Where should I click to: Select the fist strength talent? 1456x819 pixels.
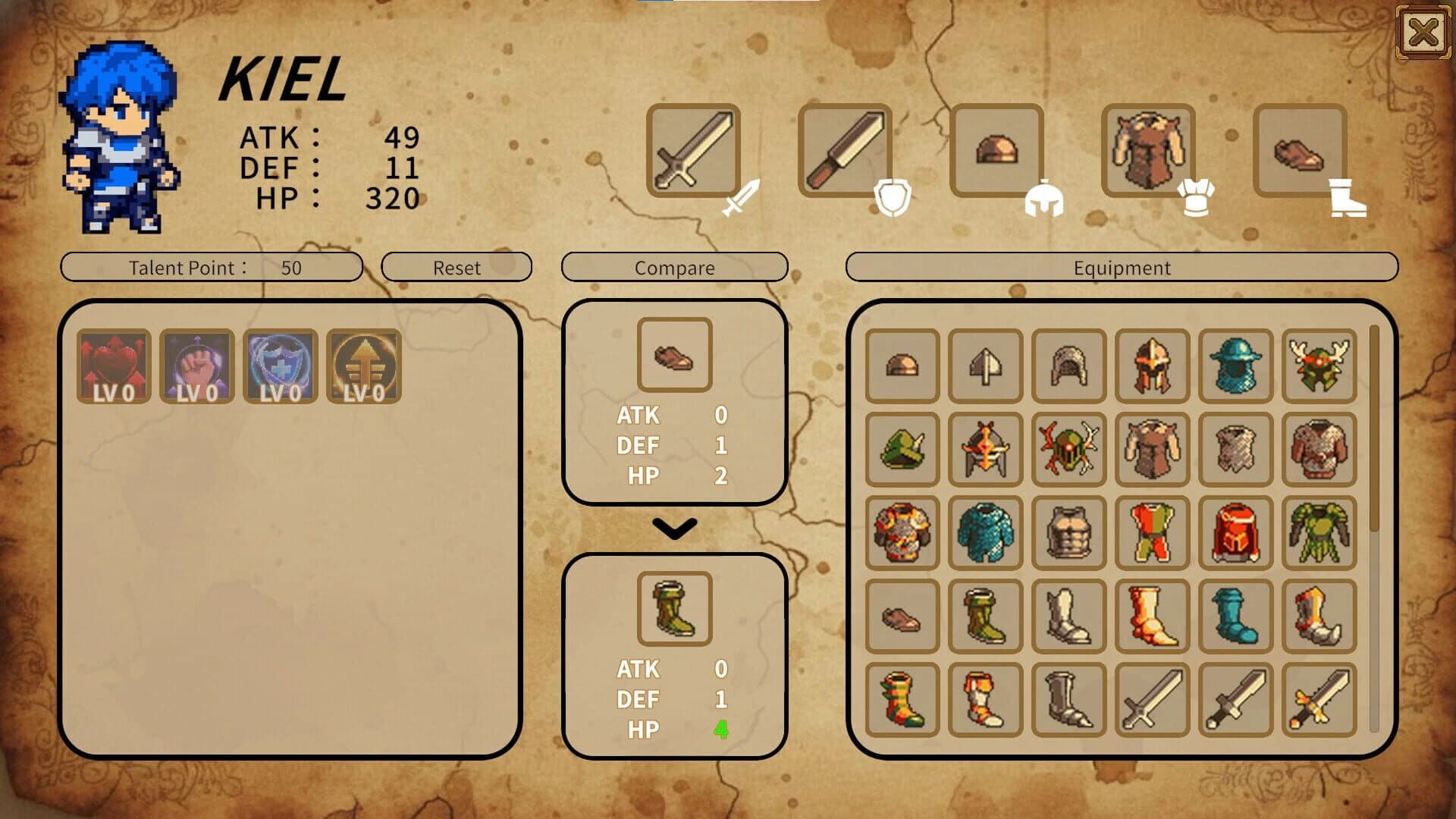tap(197, 368)
